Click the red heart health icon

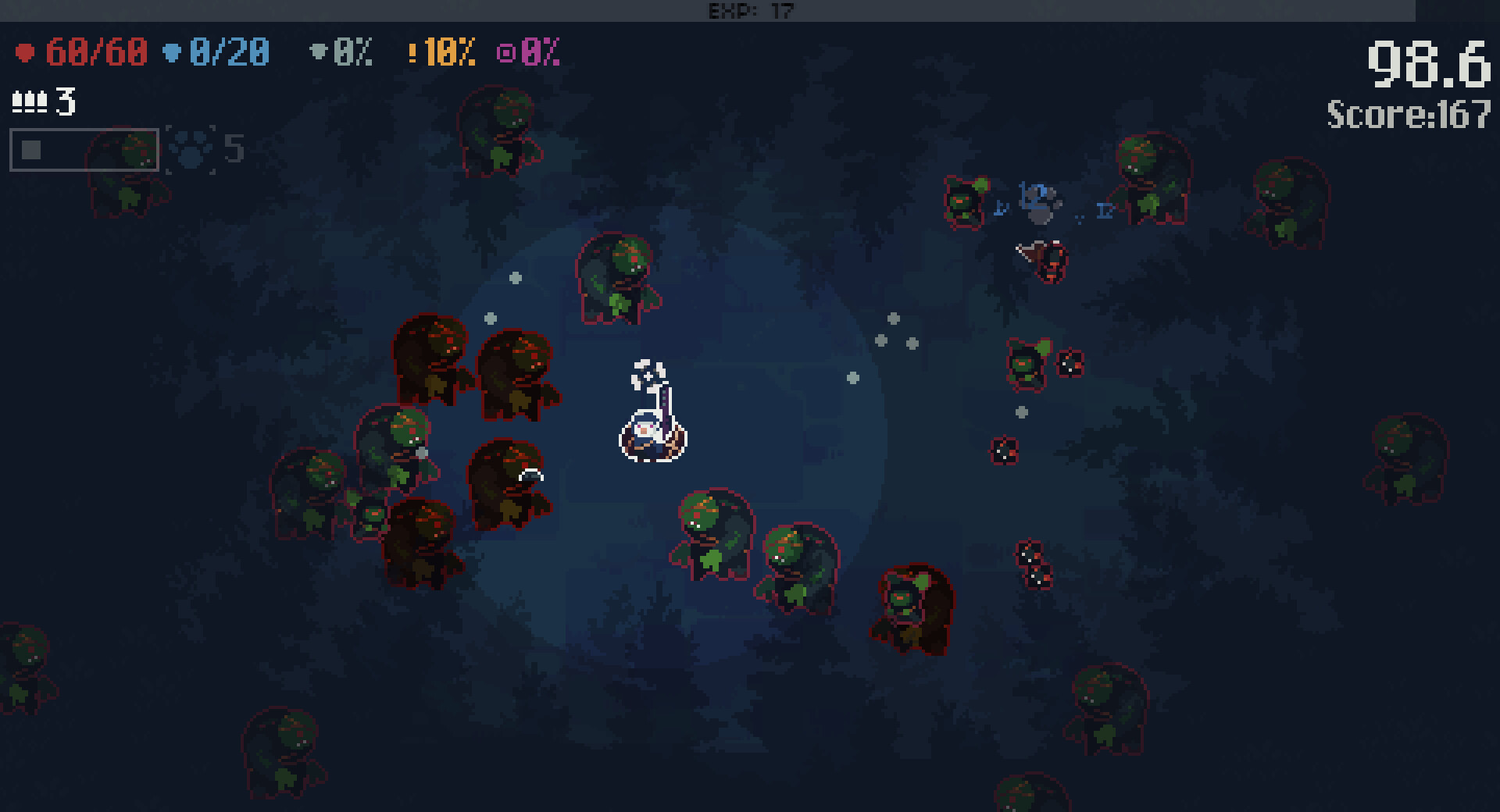pyautogui.click(x=26, y=52)
